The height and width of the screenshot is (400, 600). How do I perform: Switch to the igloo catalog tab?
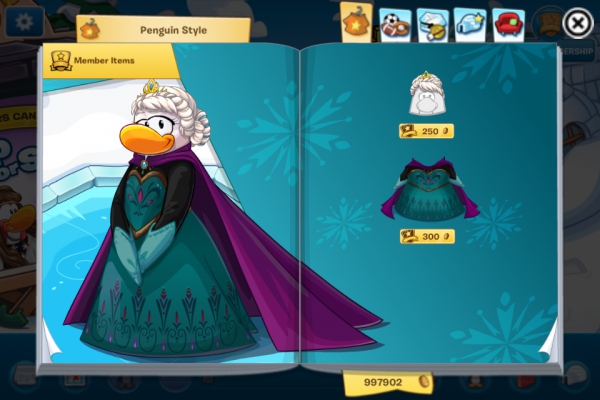(470, 23)
